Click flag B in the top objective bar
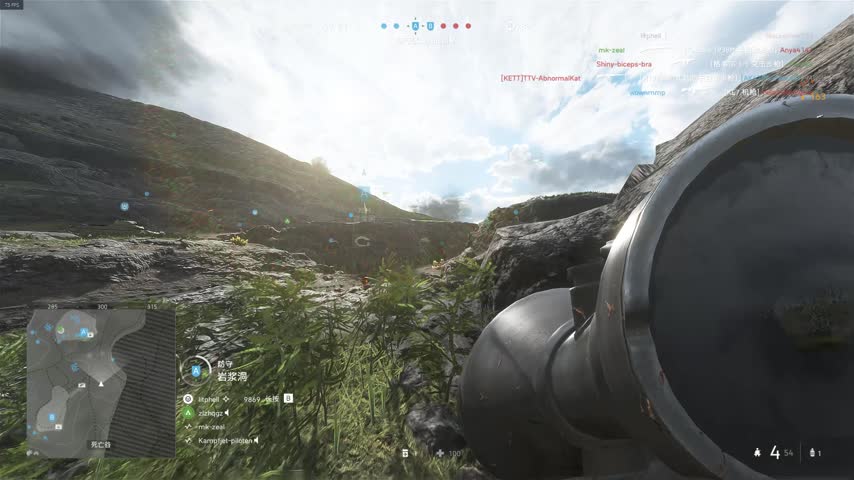 tap(430, 26)
